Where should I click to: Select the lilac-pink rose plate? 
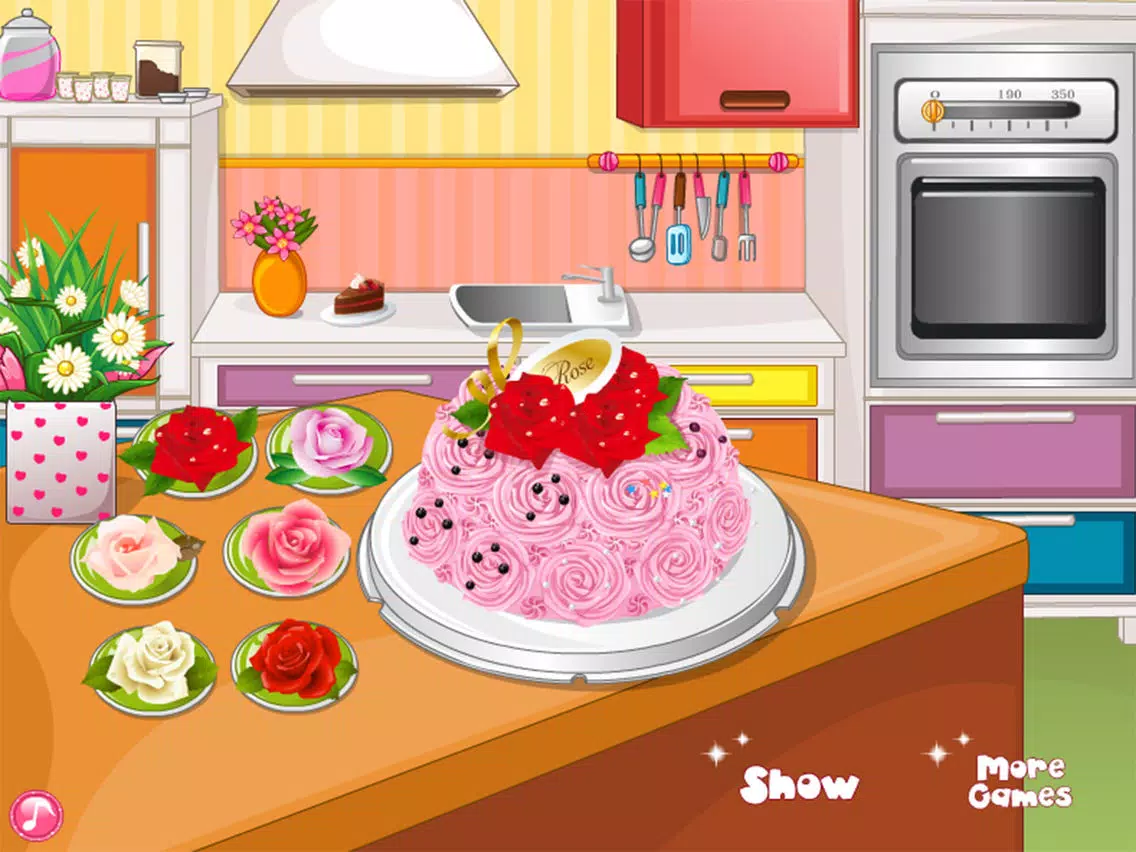[328, 449]
